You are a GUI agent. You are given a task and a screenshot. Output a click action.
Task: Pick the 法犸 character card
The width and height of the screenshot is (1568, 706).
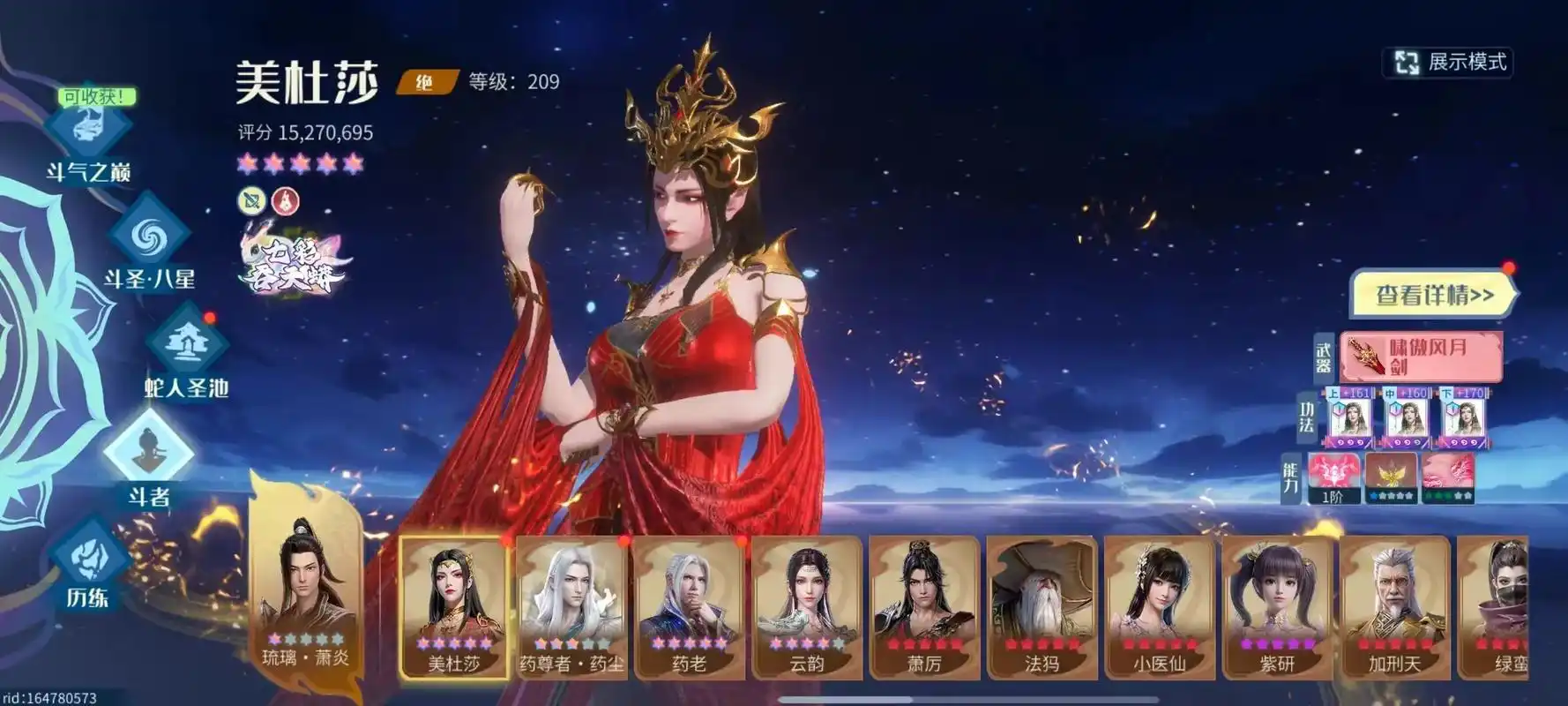[x=1042, y=607]
